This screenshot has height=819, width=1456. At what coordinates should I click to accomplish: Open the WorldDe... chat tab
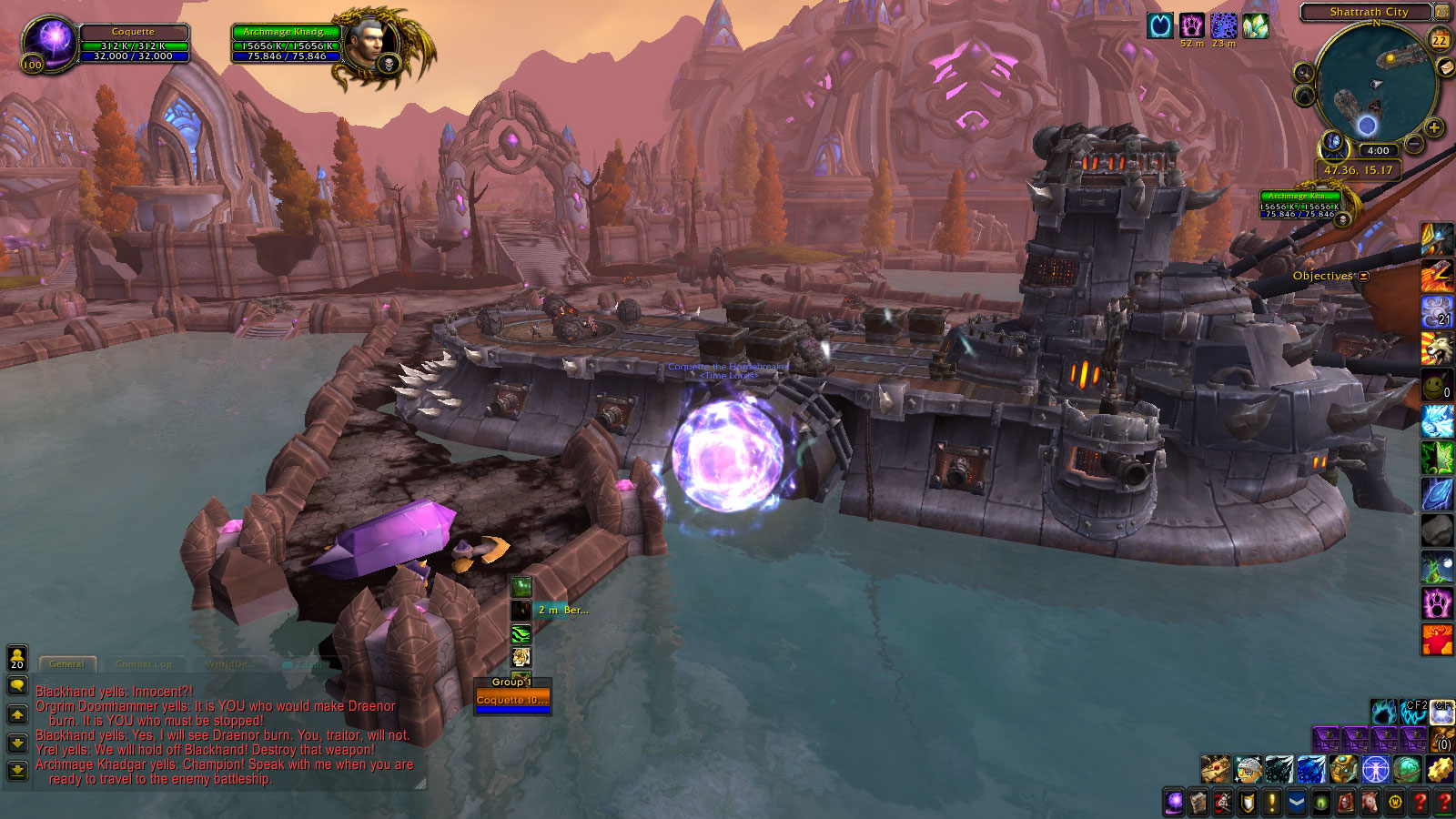(228, 664)
